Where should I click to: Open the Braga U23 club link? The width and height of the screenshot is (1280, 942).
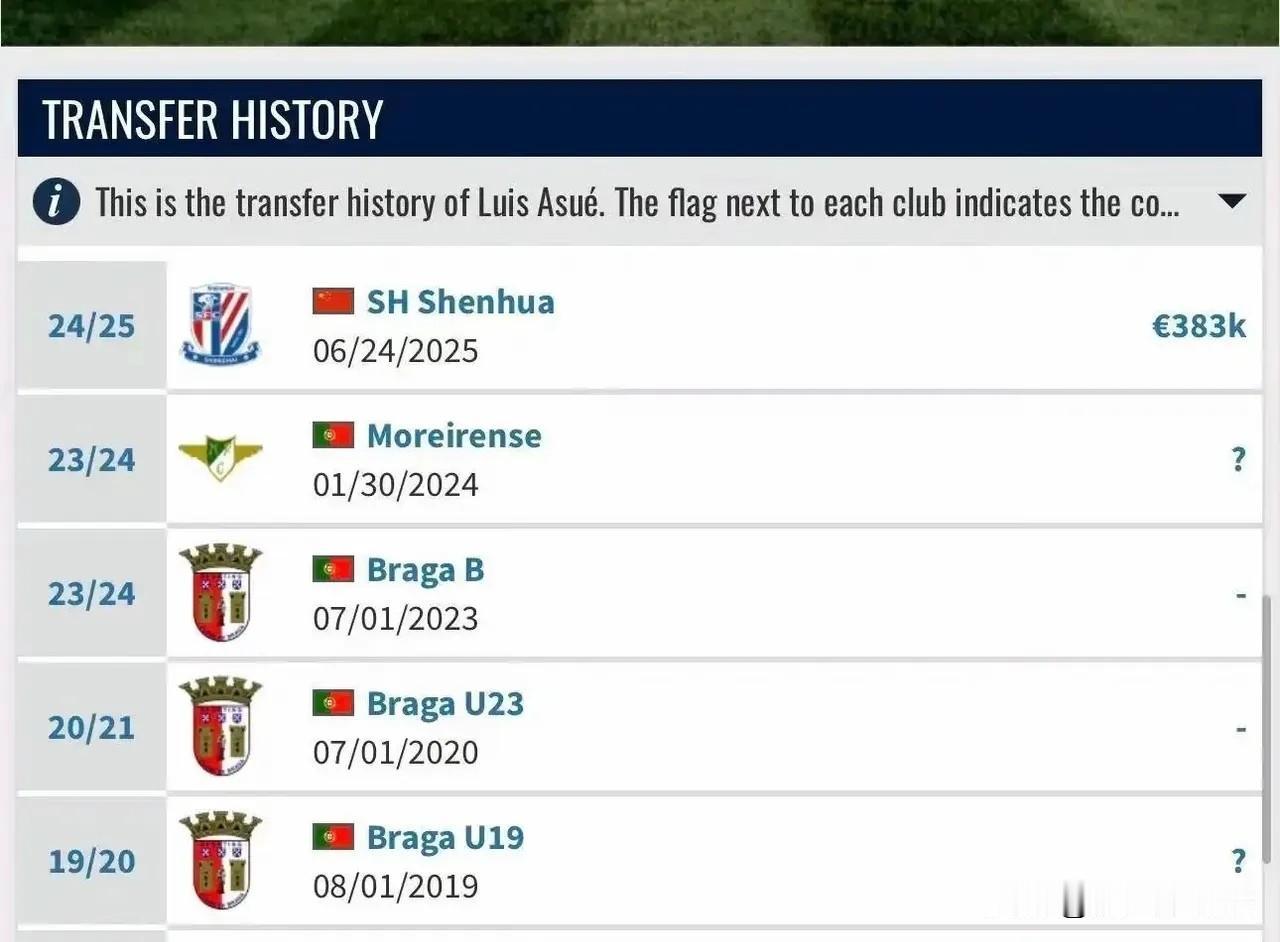[x=445, y=704]
